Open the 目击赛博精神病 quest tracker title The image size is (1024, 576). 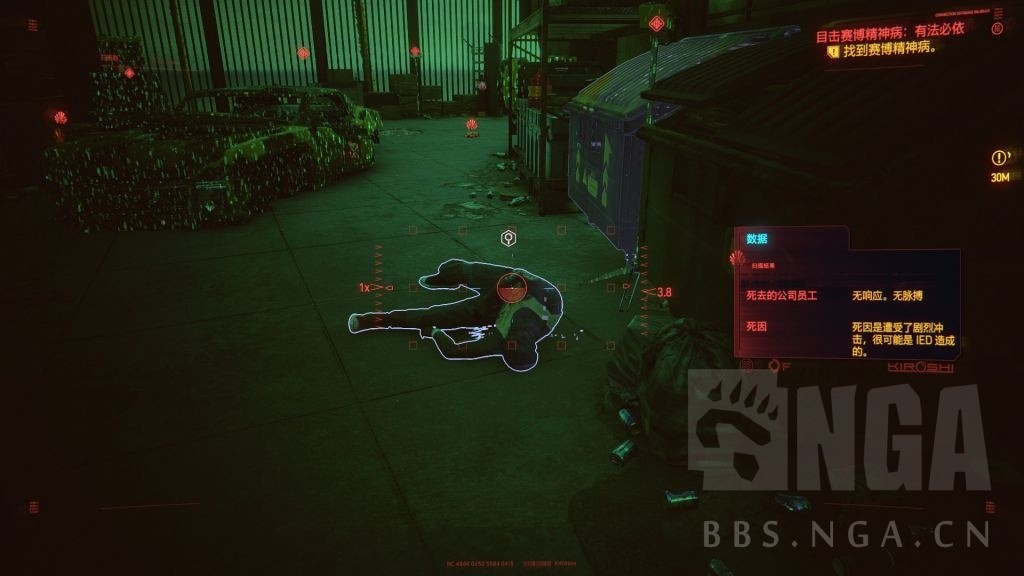click(x=890, y=31)
